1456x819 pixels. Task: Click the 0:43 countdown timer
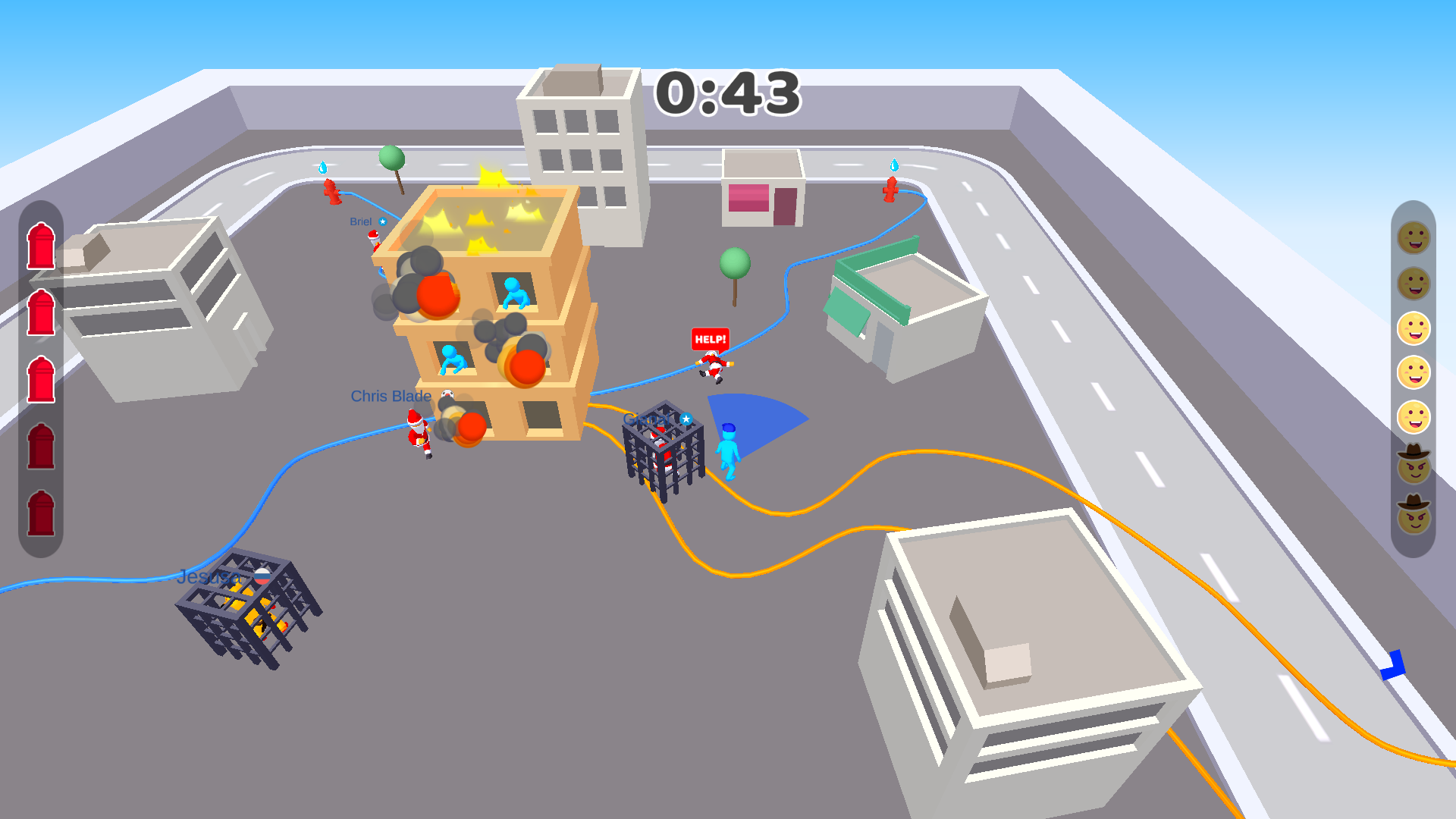pyautogui.click(x=729, y=95)
